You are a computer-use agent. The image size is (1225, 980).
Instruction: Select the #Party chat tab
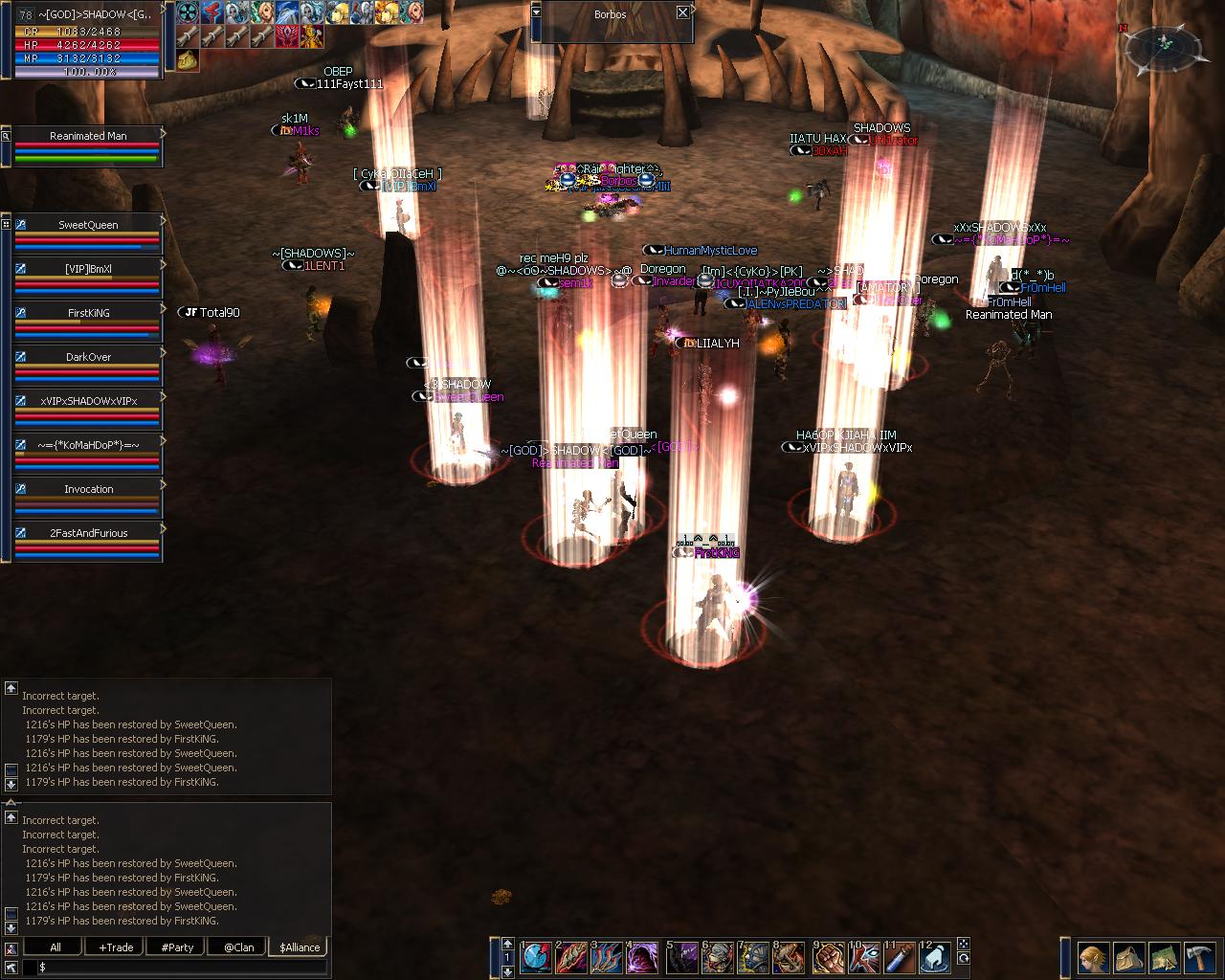(x=177, y=947)
